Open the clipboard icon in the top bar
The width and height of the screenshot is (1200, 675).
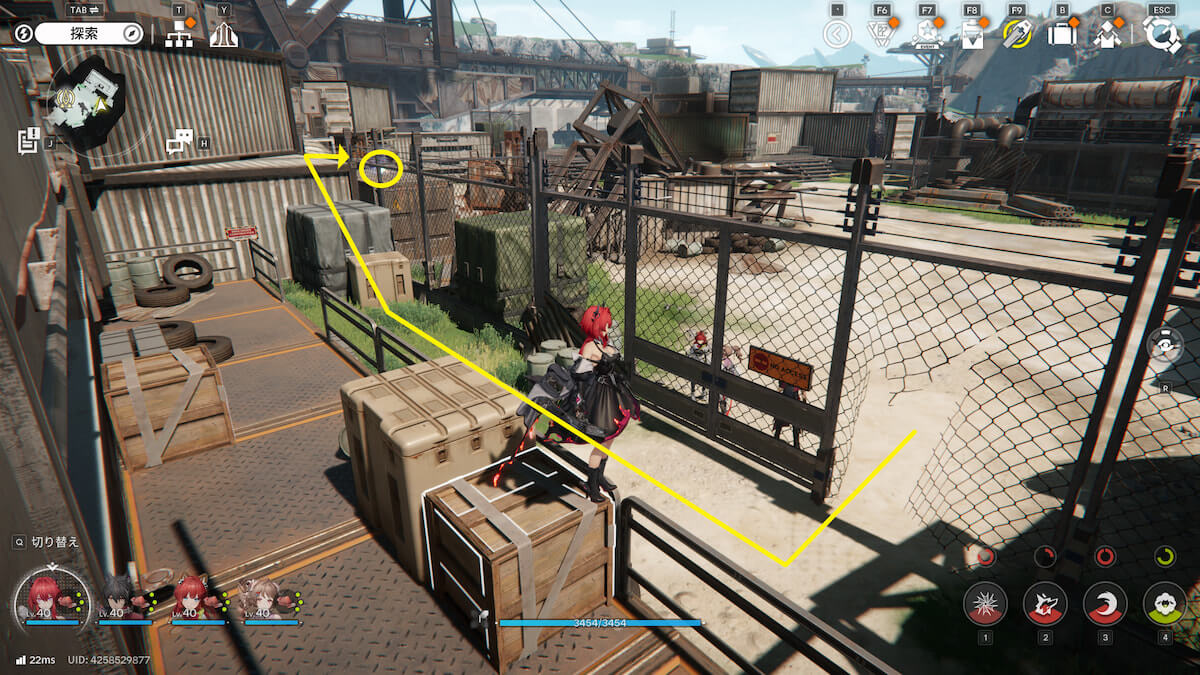[972, 34]
